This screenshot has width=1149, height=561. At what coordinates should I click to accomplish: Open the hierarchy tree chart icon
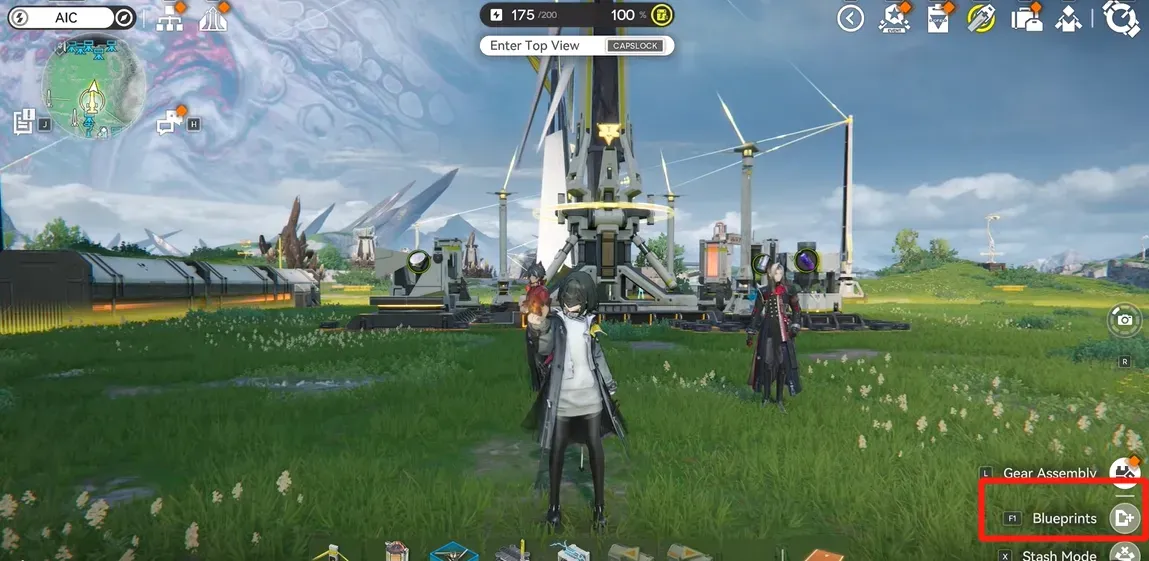pyautogui.click(x=170, y=18)
